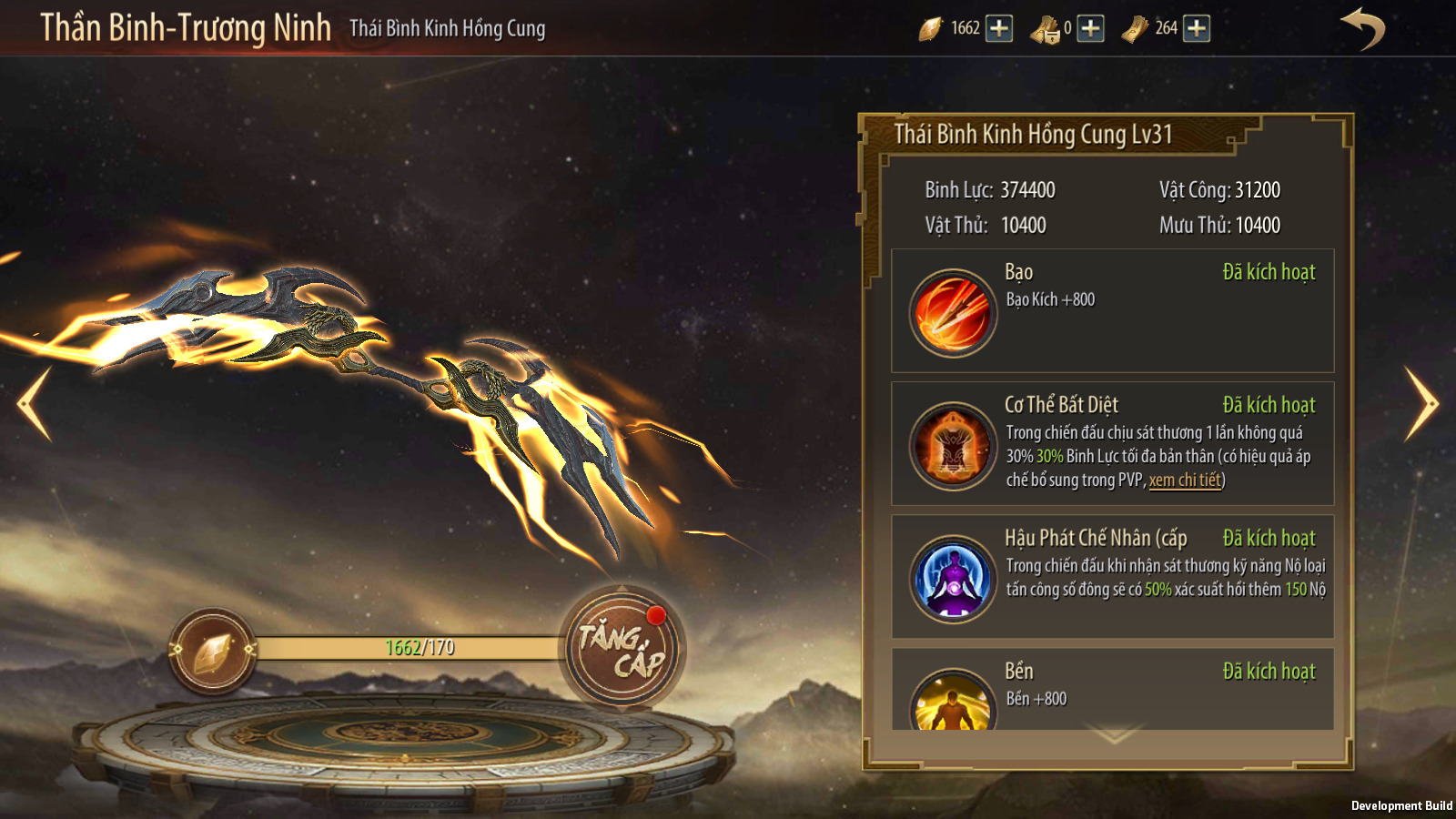Tap the Tăng Cấp upgrade button
The width and height of the screenshot is (1456, 819).
point(622,649)
